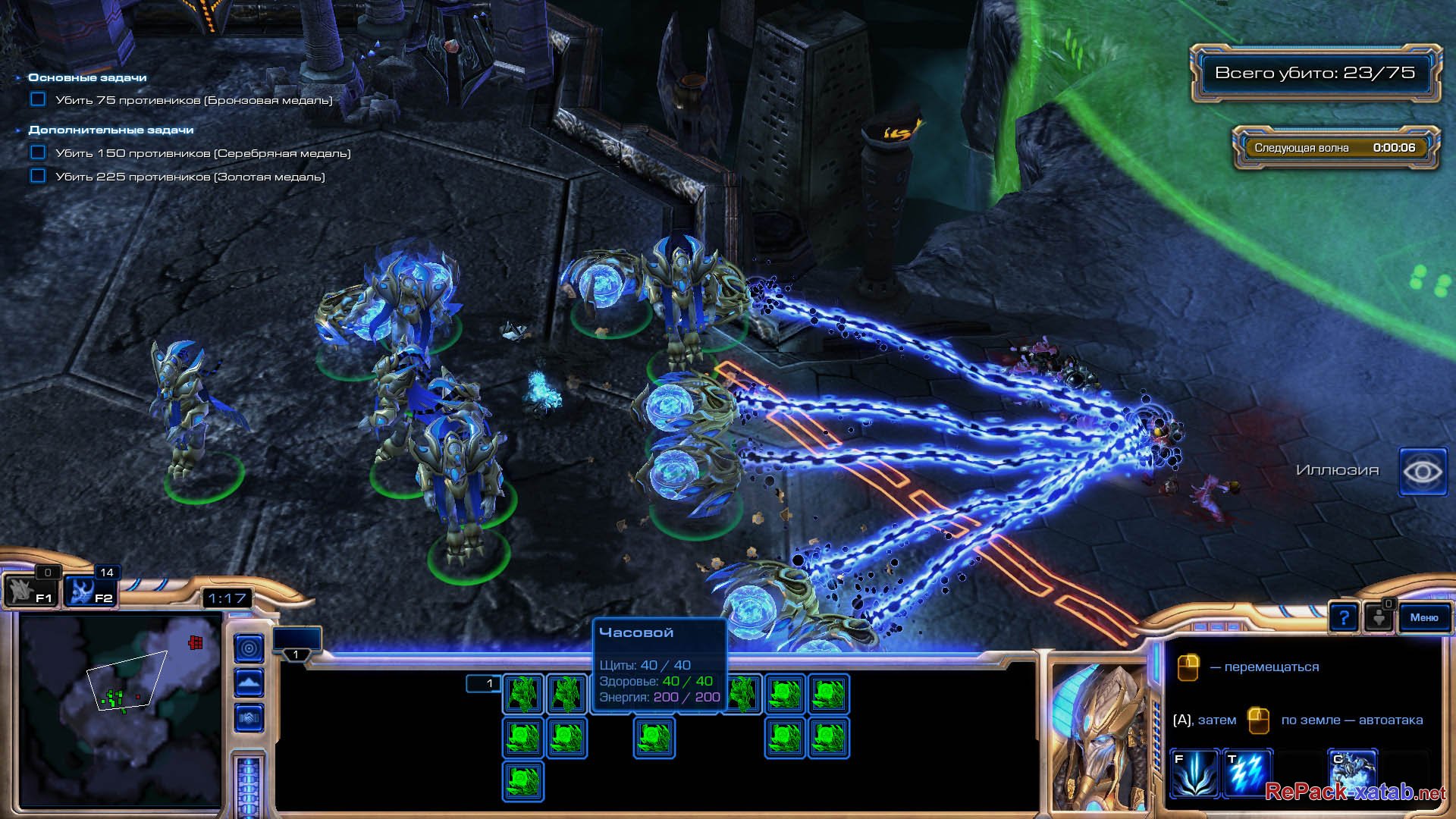Select the F1 idle workers button
The image size is (1456, 819).
click(30, 591)
